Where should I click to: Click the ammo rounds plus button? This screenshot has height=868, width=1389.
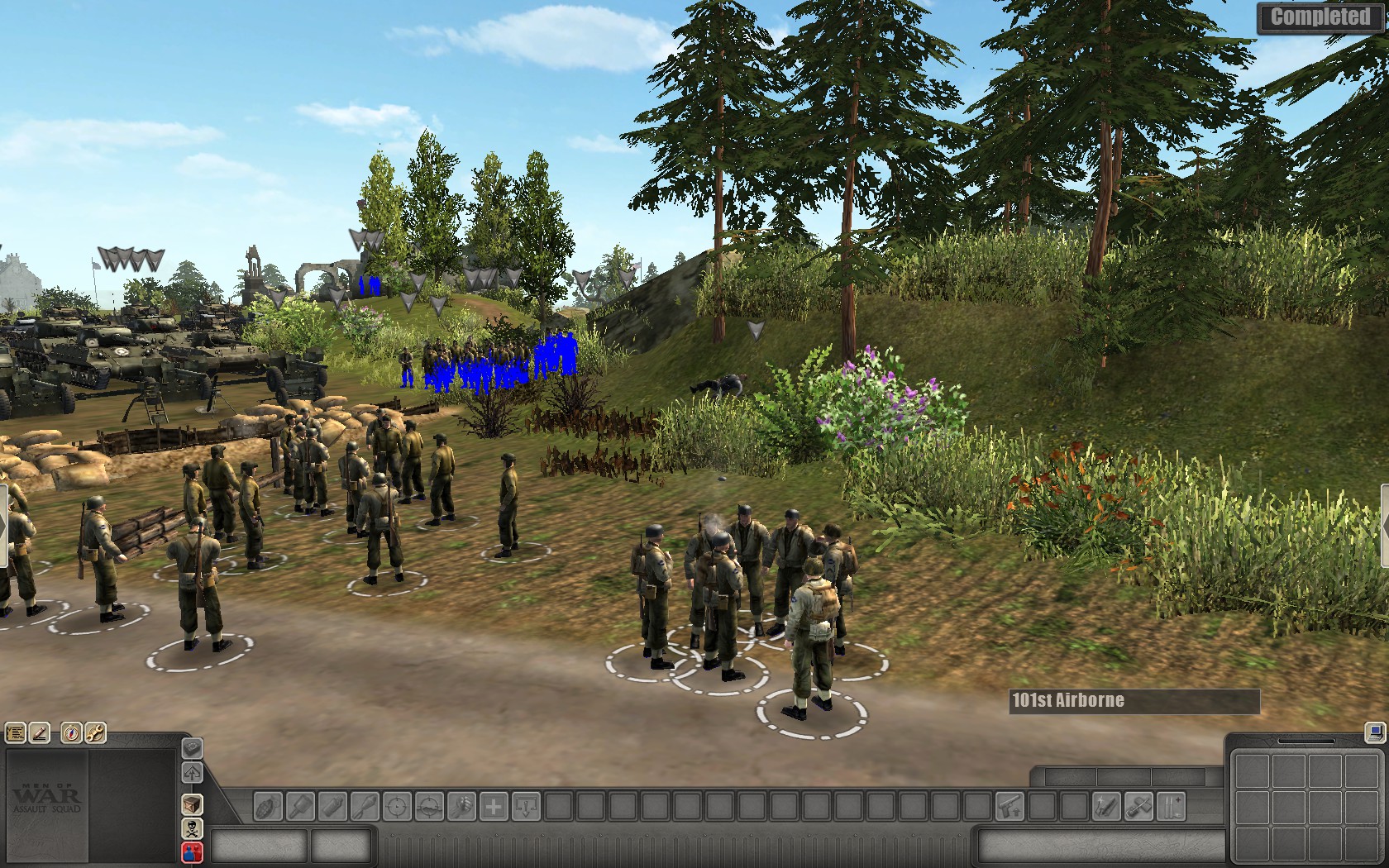1171,806
